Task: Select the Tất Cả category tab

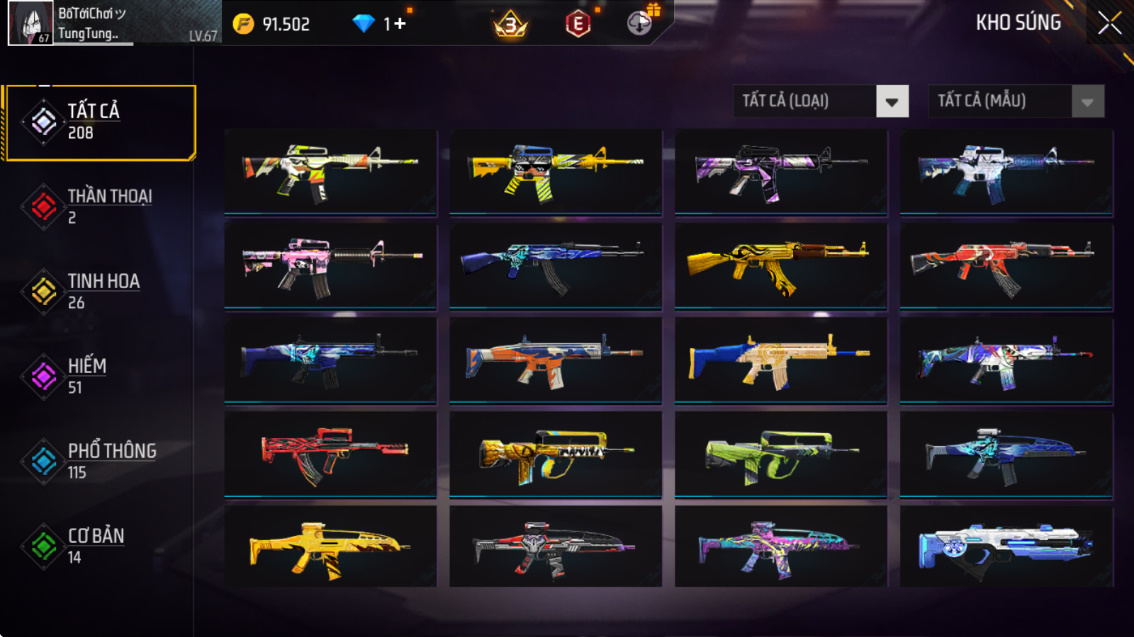Action: click(98, 122)
